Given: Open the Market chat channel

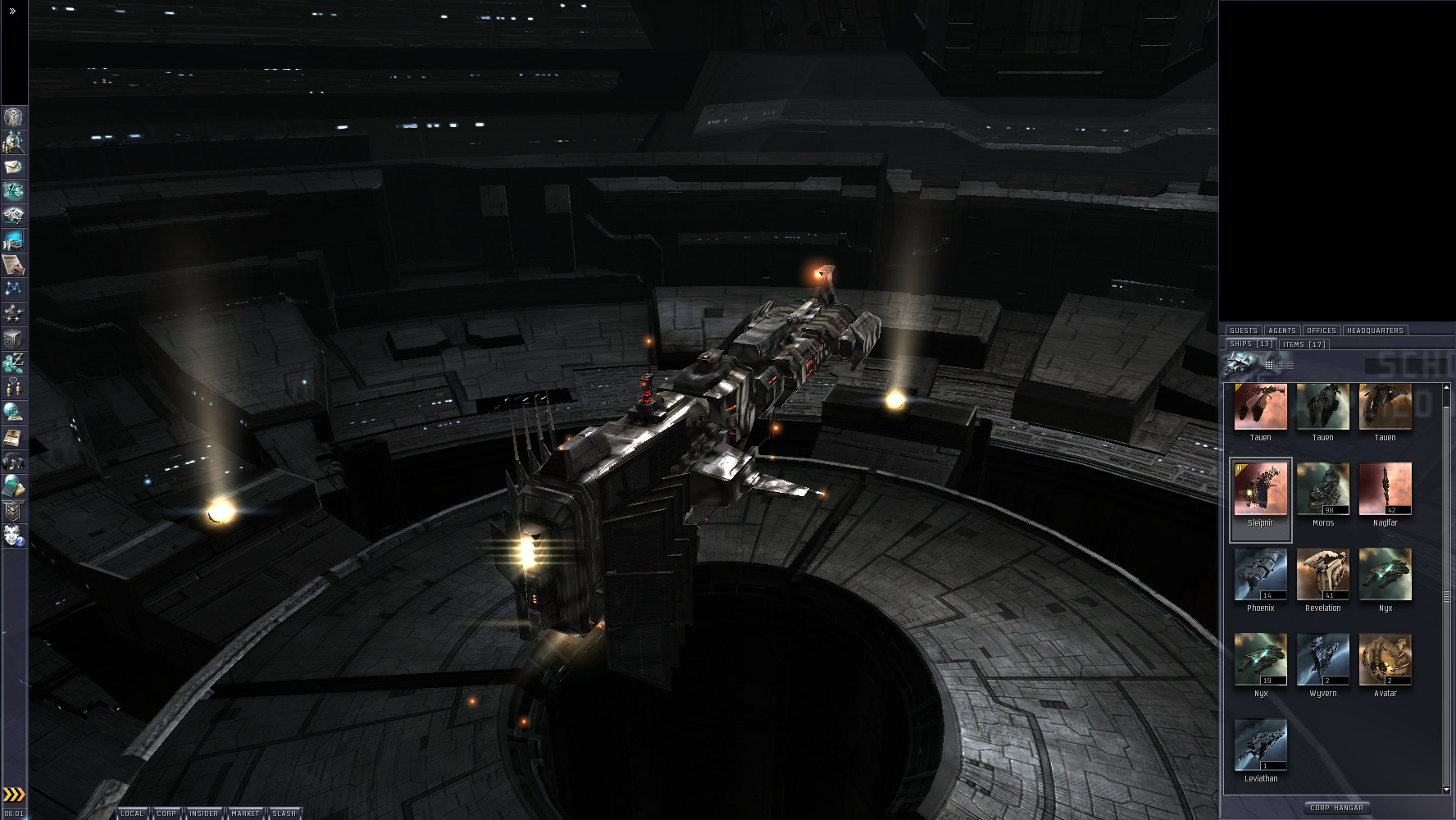Looking at the screenshot, I should pos(244,813).
